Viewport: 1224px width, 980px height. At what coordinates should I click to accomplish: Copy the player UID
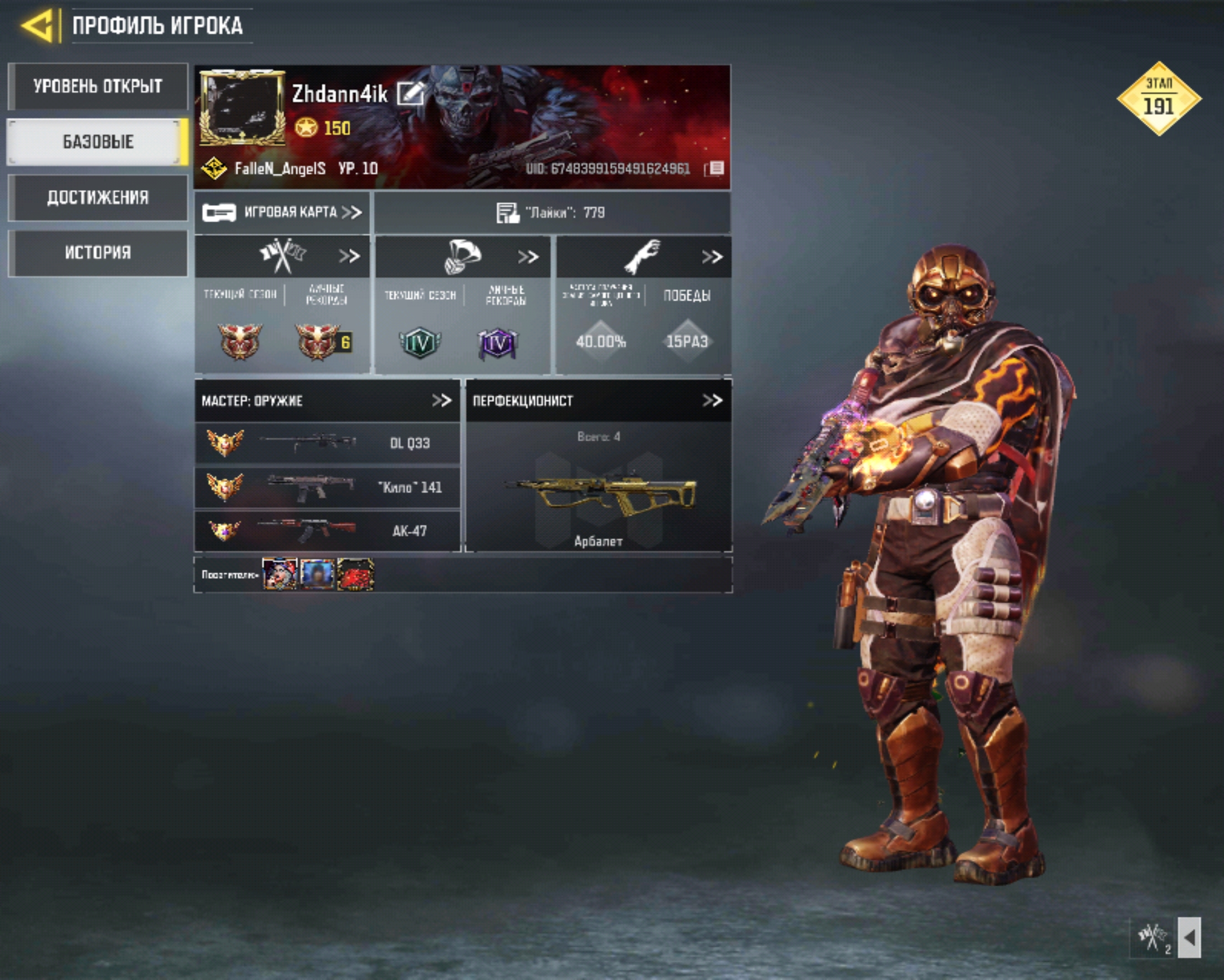point(715,168)
